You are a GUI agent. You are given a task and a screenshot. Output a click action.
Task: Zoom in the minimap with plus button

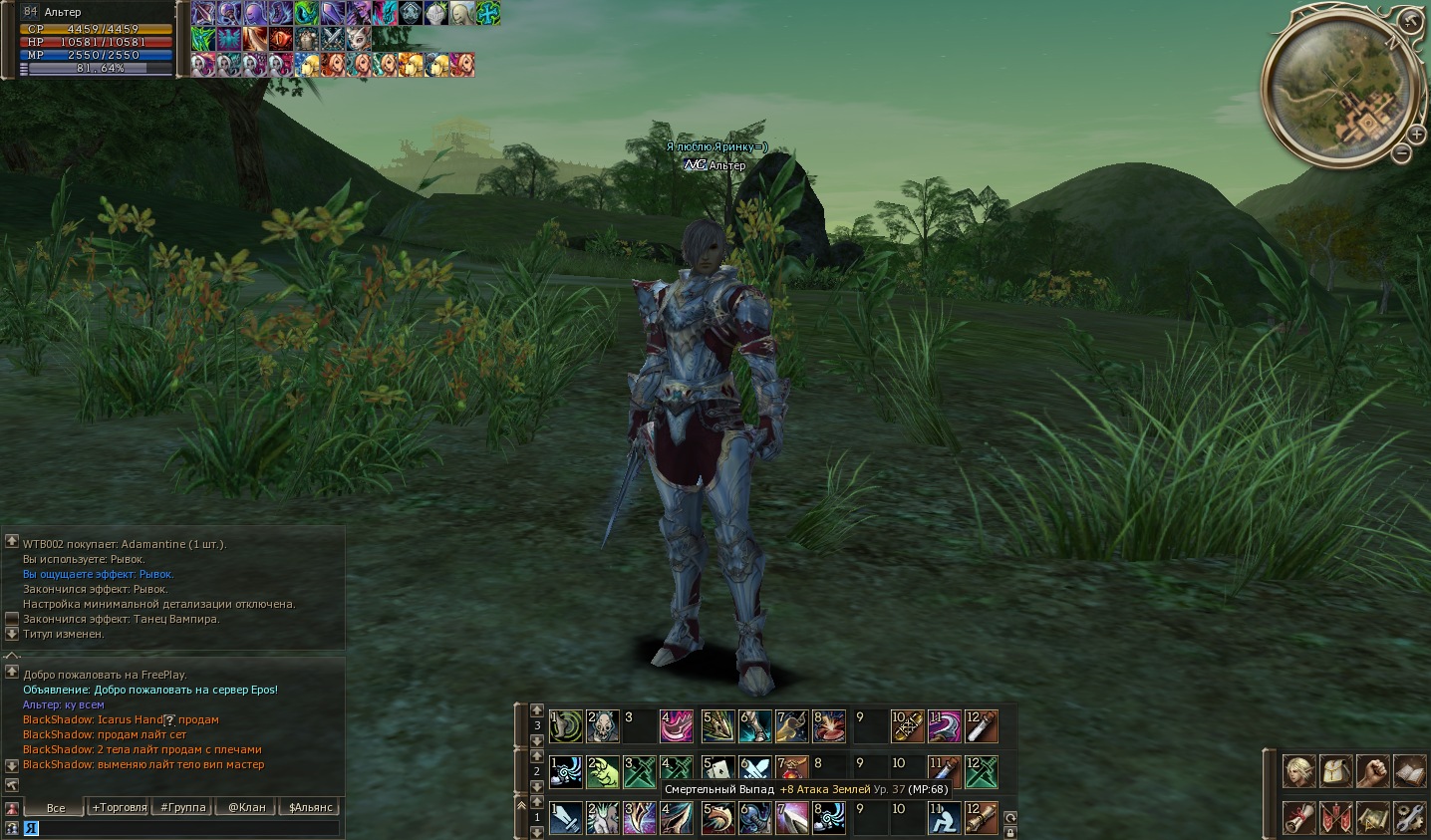point(1417,134)
